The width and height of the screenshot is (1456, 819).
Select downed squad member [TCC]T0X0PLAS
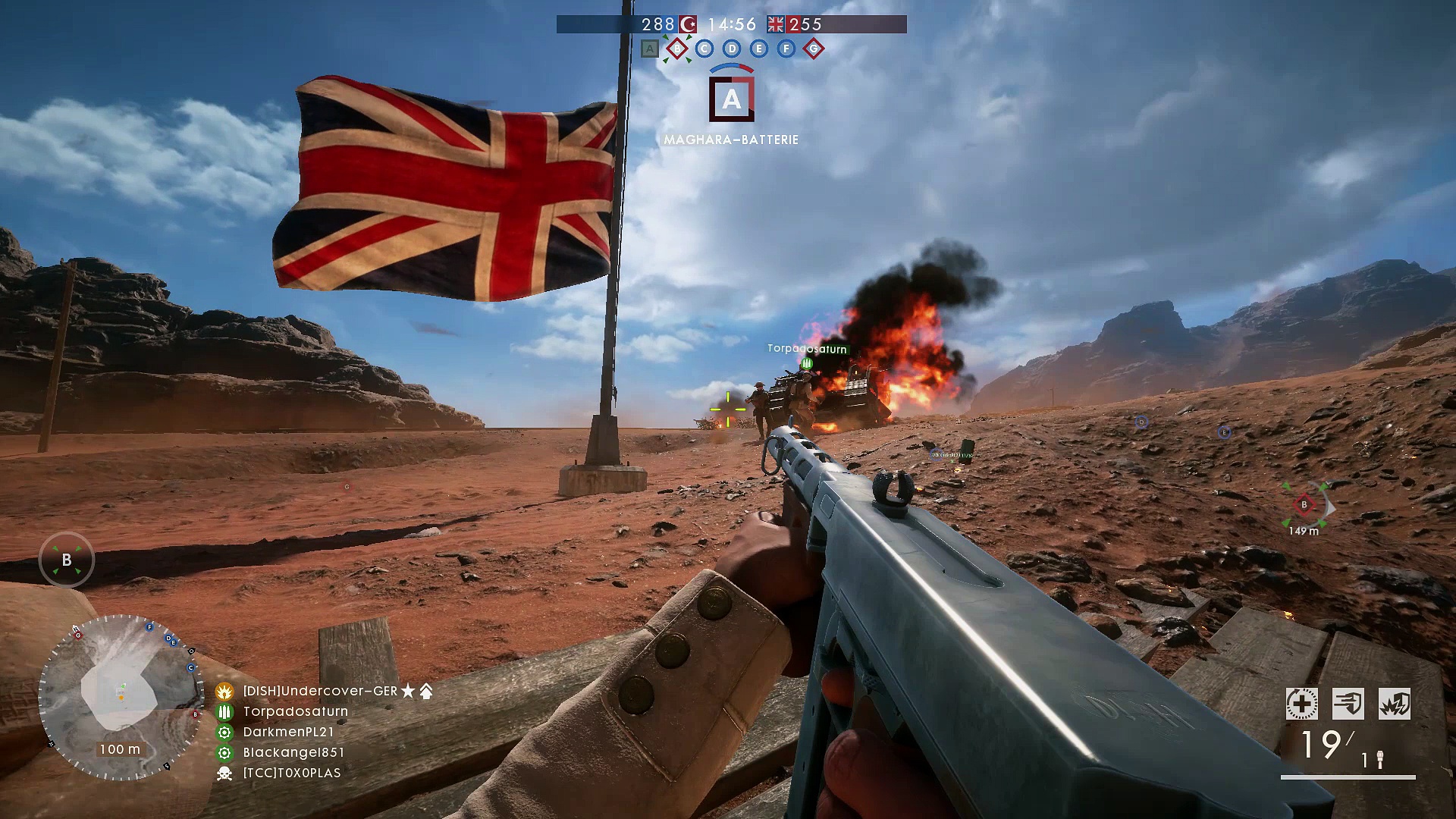click(291, 773)
